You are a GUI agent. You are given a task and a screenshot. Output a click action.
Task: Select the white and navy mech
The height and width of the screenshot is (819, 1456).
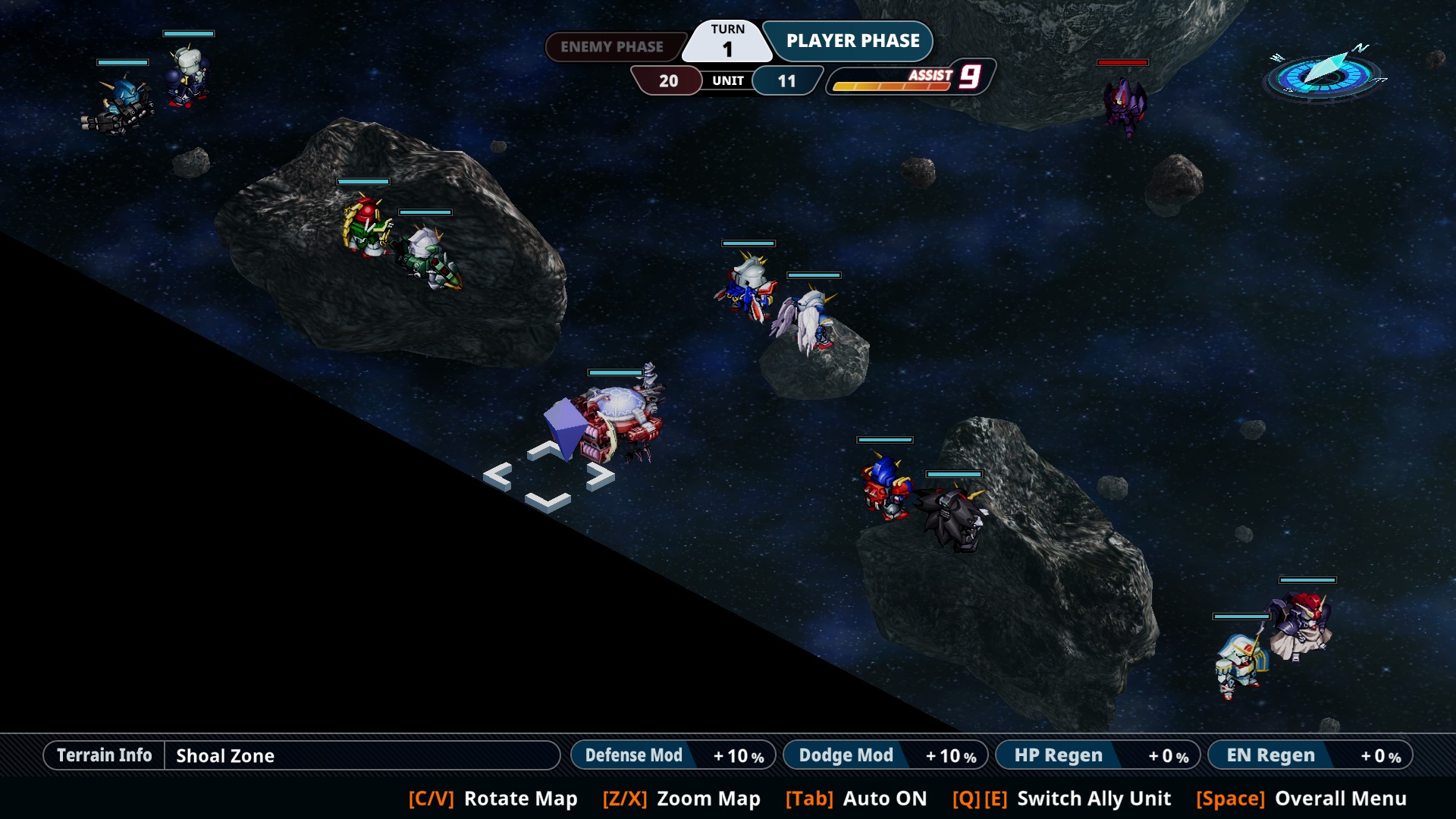tap(187, 77)
